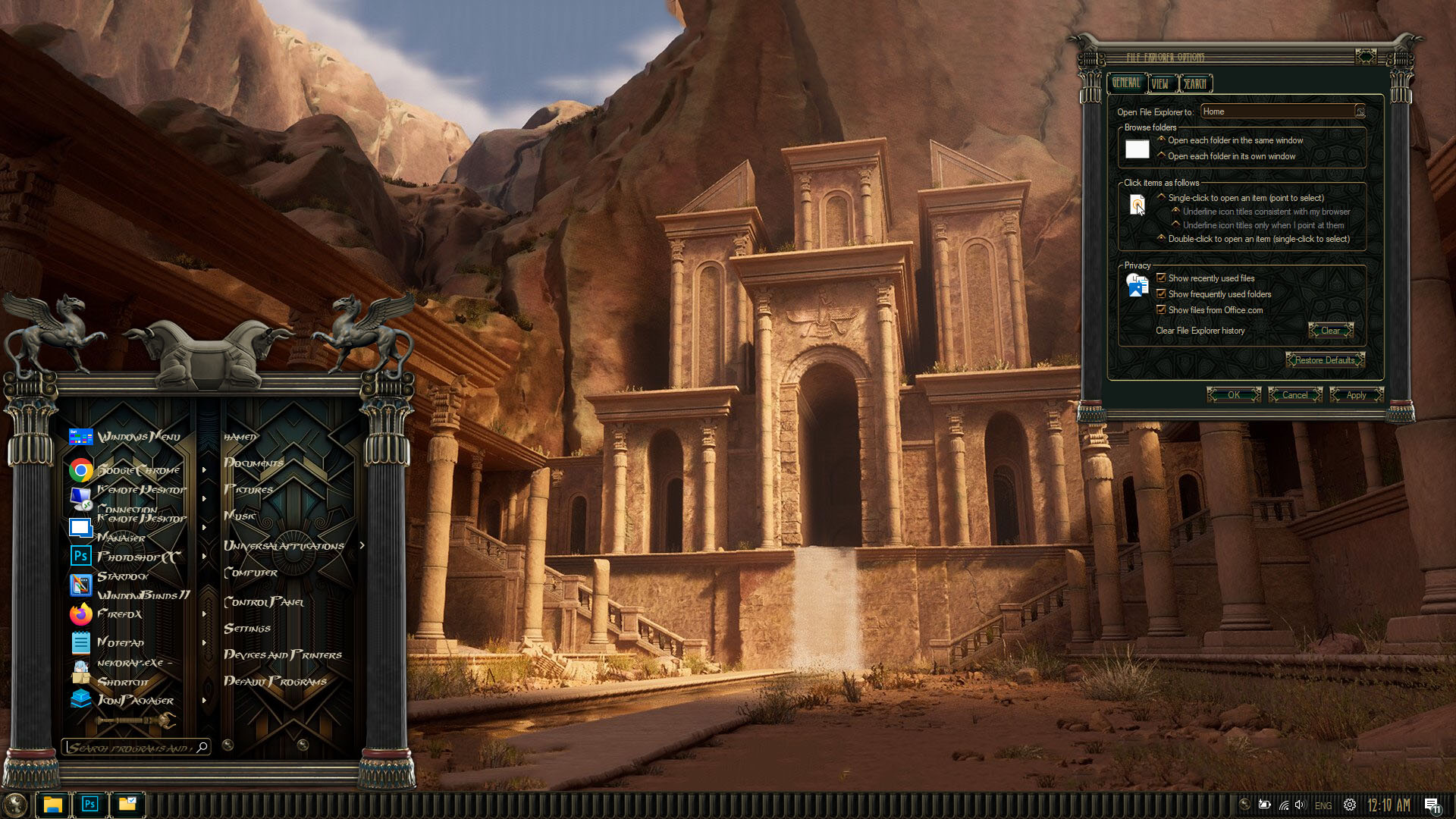This screenshot has height=819, width=1456.
Task: Open the Documents folder entry
Action: click(253, 463)
